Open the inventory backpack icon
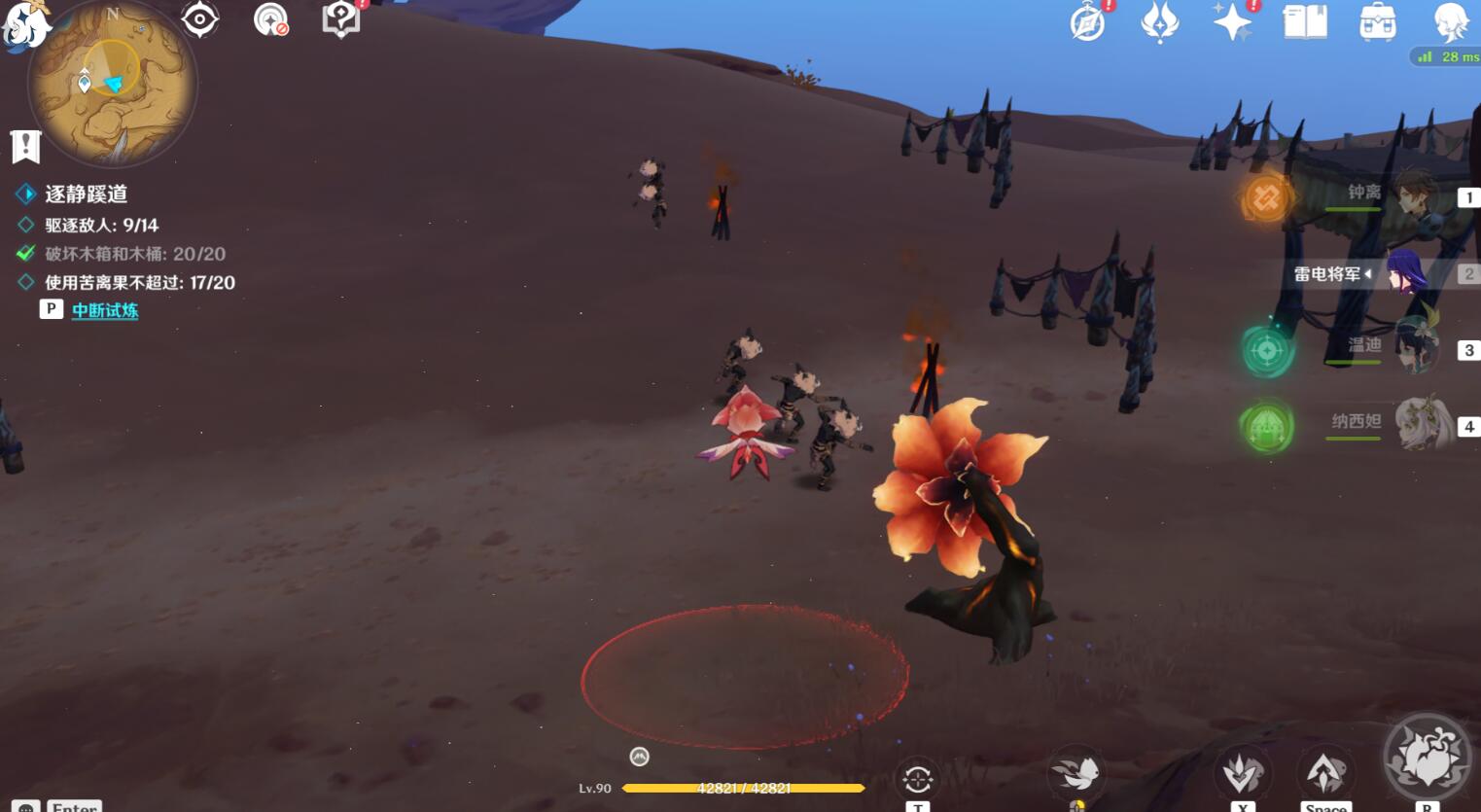This screenshot has height=812, width=1481. [x=1378, y=22]
